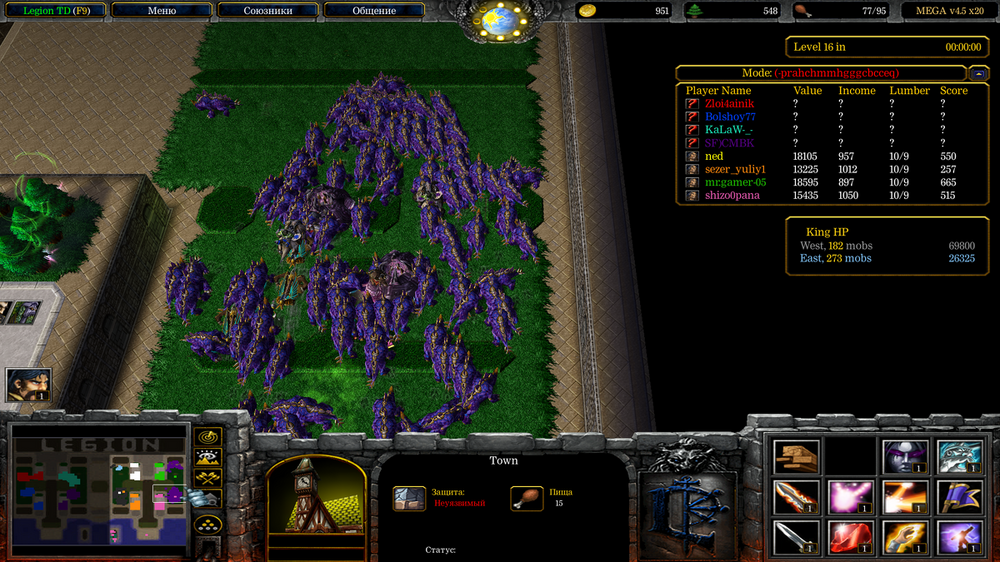Activate the frost wolf icon
This screenshot has height=562, width=1000.
coord(958,457)
